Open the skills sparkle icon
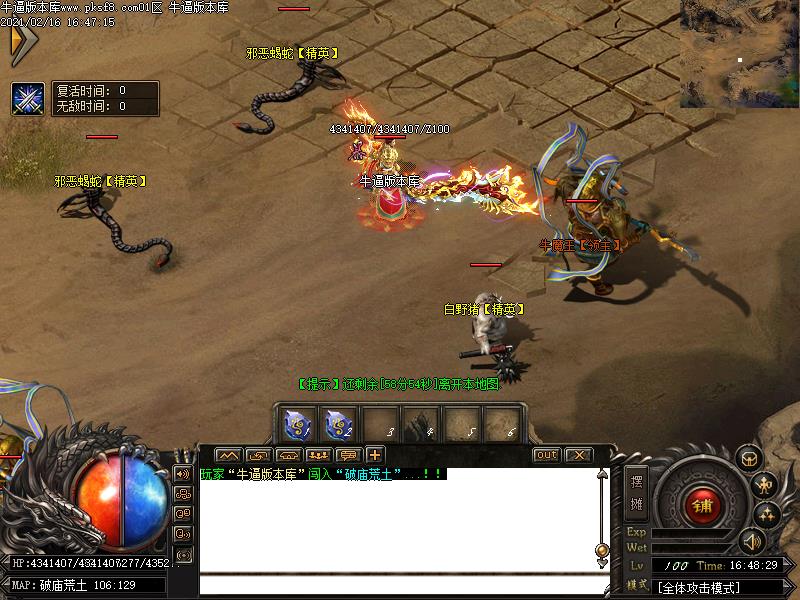Screen dimensions: 800x600 (x=767, y=515)
